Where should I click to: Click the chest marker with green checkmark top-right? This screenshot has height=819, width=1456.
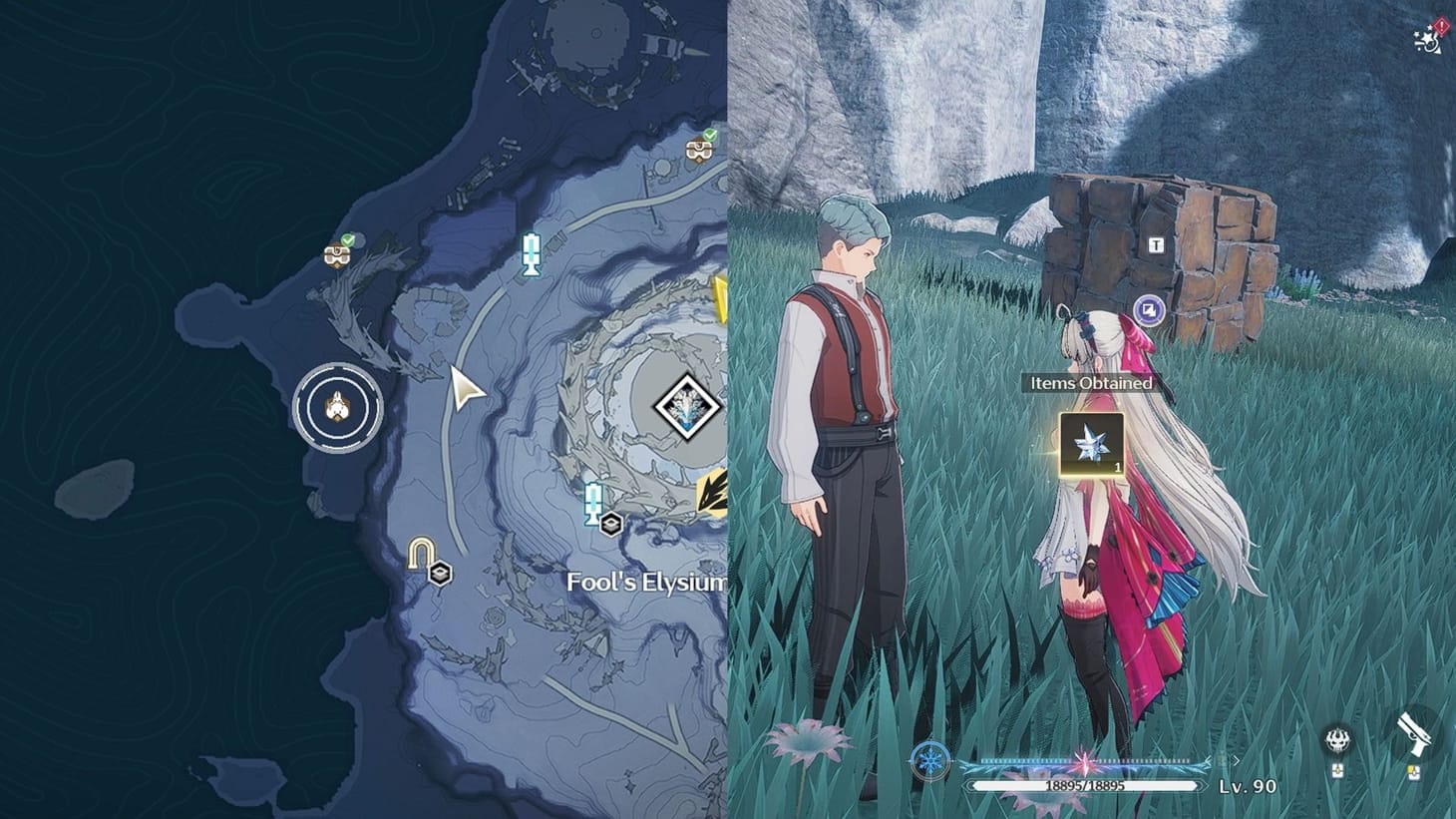point(701,150)
